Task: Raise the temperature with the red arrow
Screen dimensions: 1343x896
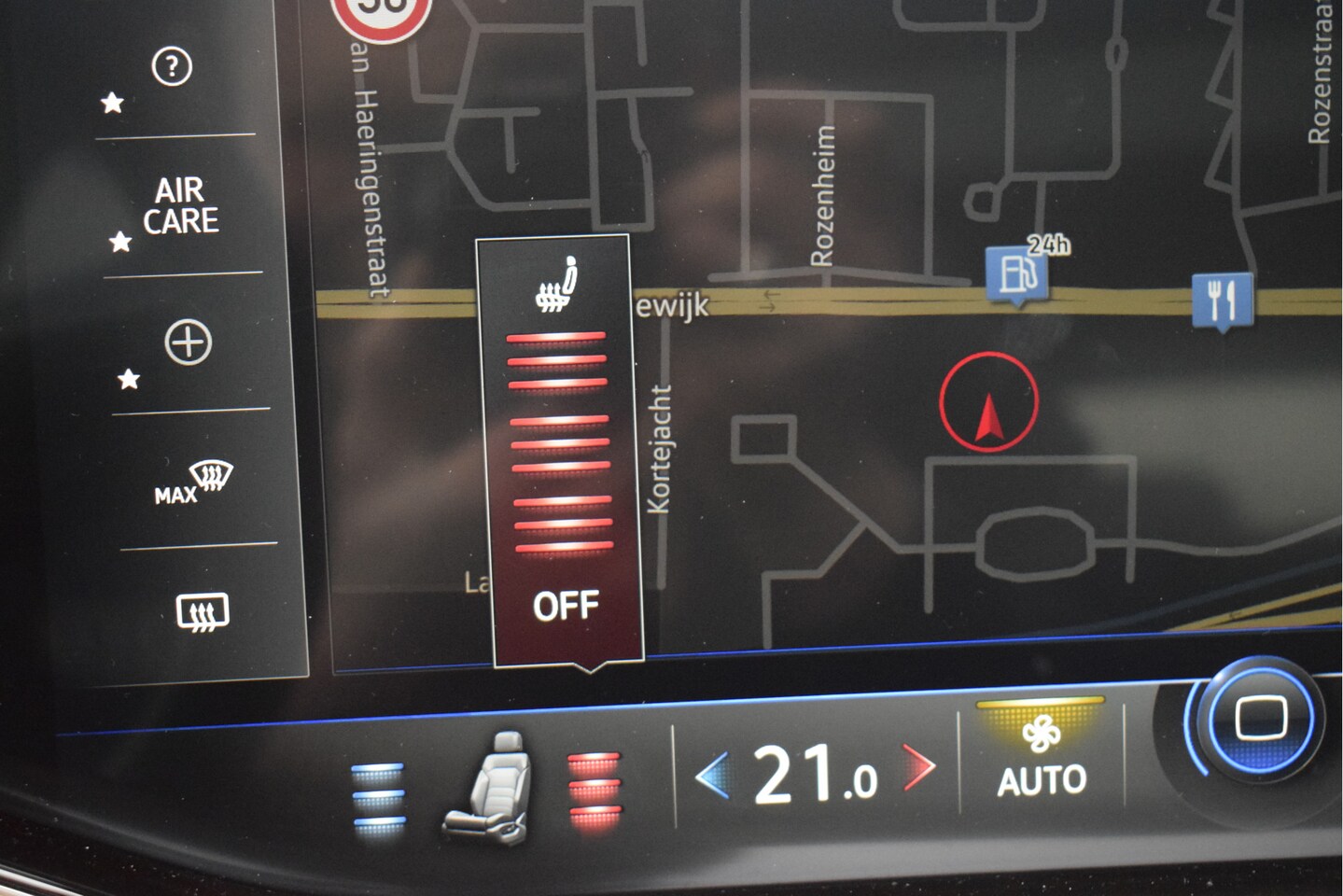Action: point(919,767)
